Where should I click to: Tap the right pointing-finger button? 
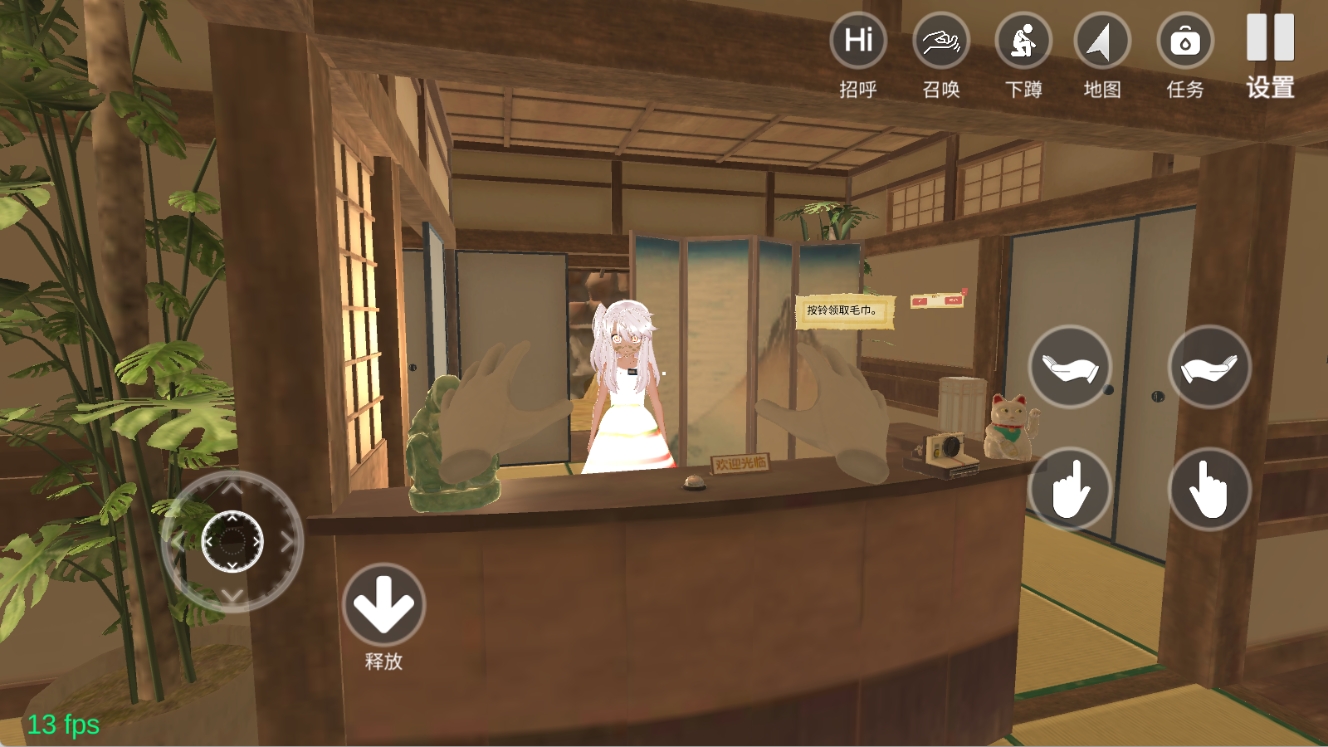(1209, 488)
